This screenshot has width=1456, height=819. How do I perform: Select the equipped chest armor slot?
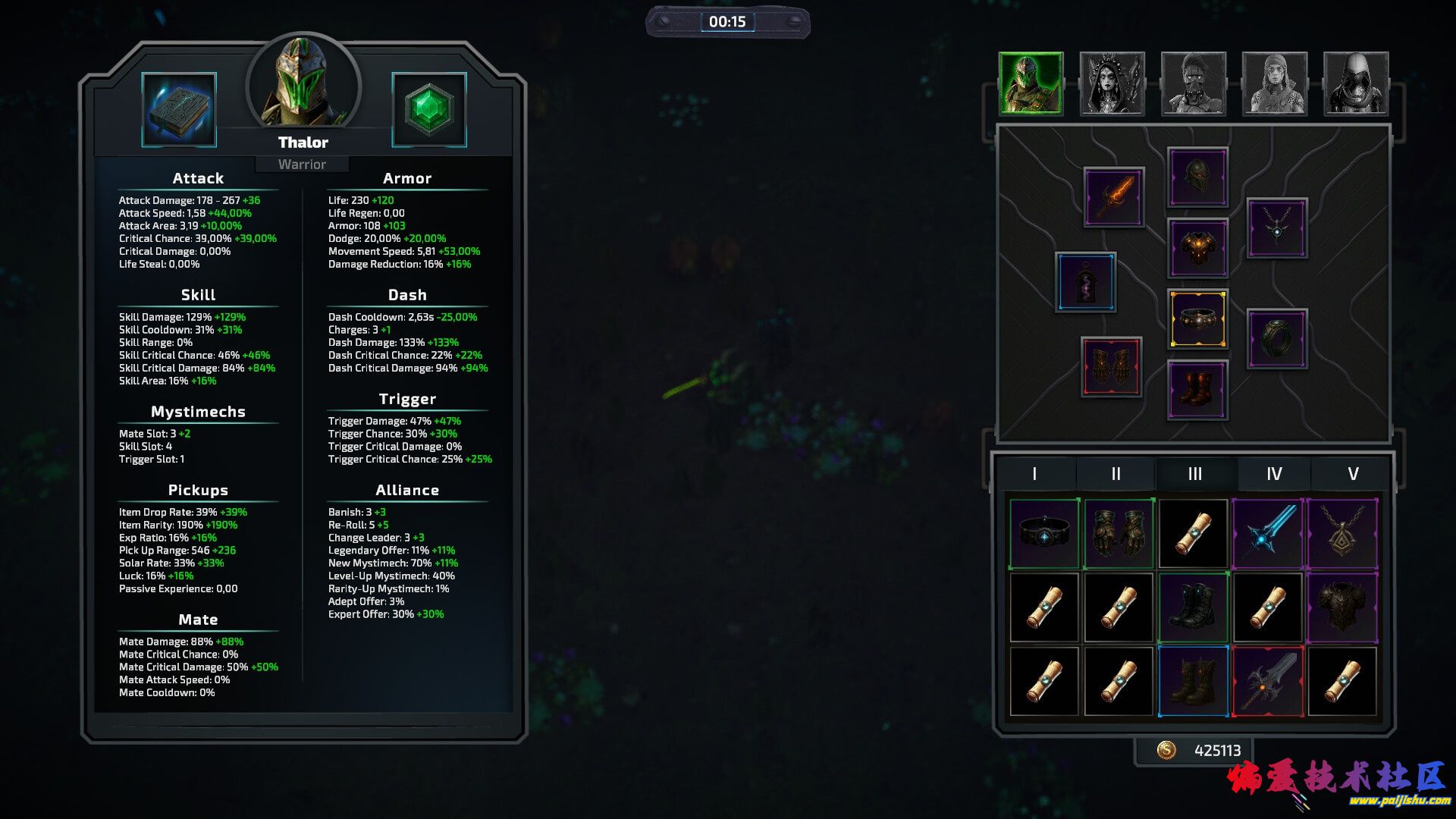[x=1197, y=248]
